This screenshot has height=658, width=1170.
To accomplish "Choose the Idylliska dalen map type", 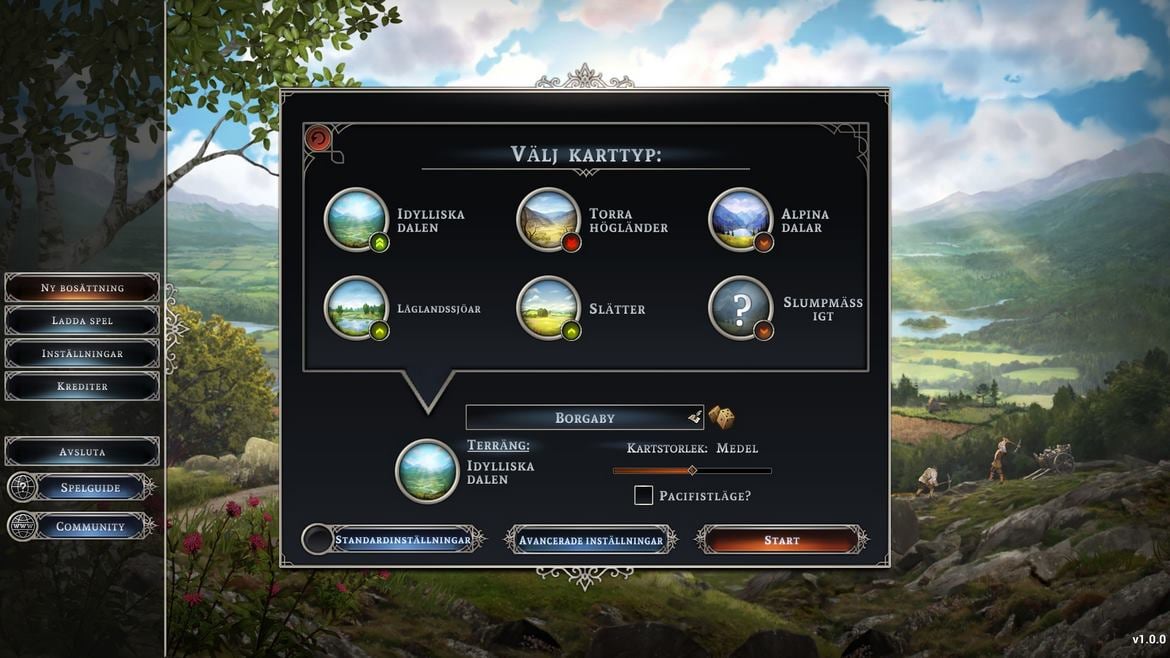I will click(356, 220).
